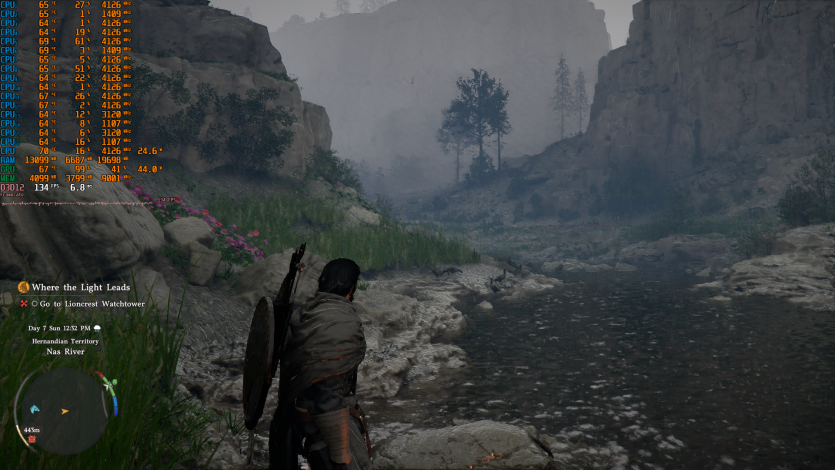Select the red quest marker on minimap
This screenshot has width=835, height=470.
coord(33,439)
